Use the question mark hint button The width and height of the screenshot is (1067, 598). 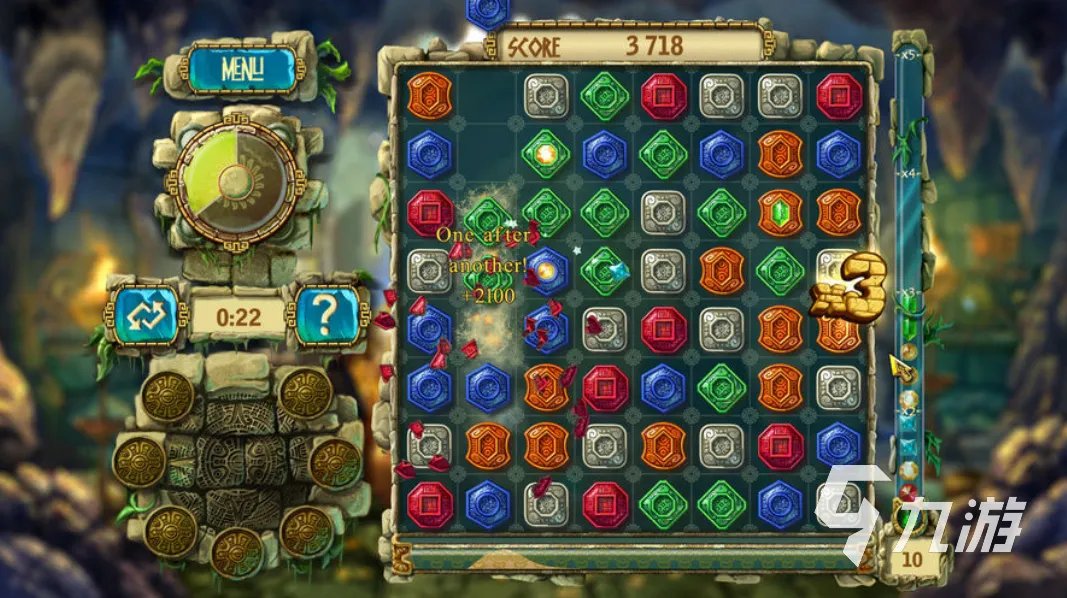tap(325, 316)
